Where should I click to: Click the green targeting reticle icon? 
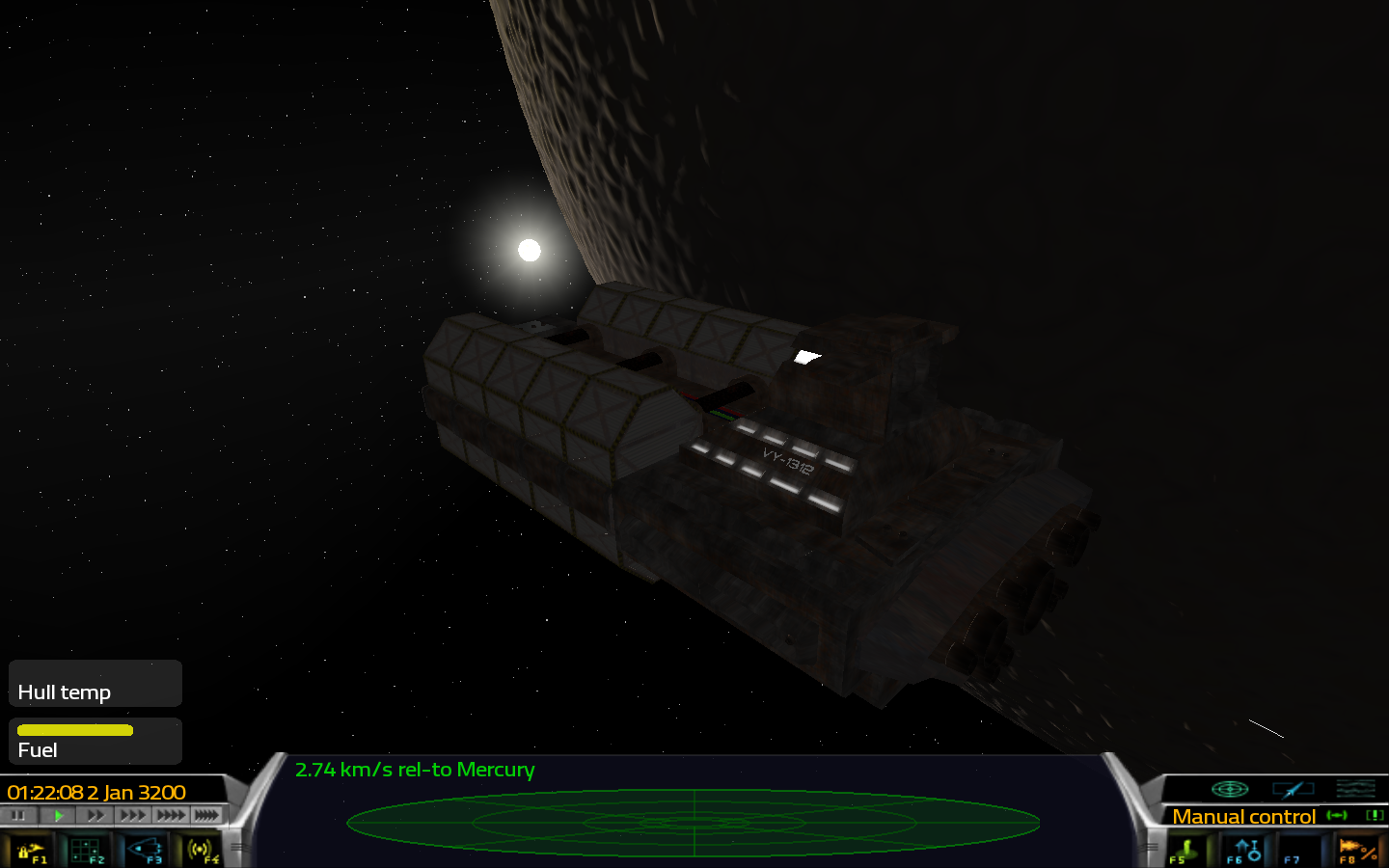(1230, 789)
